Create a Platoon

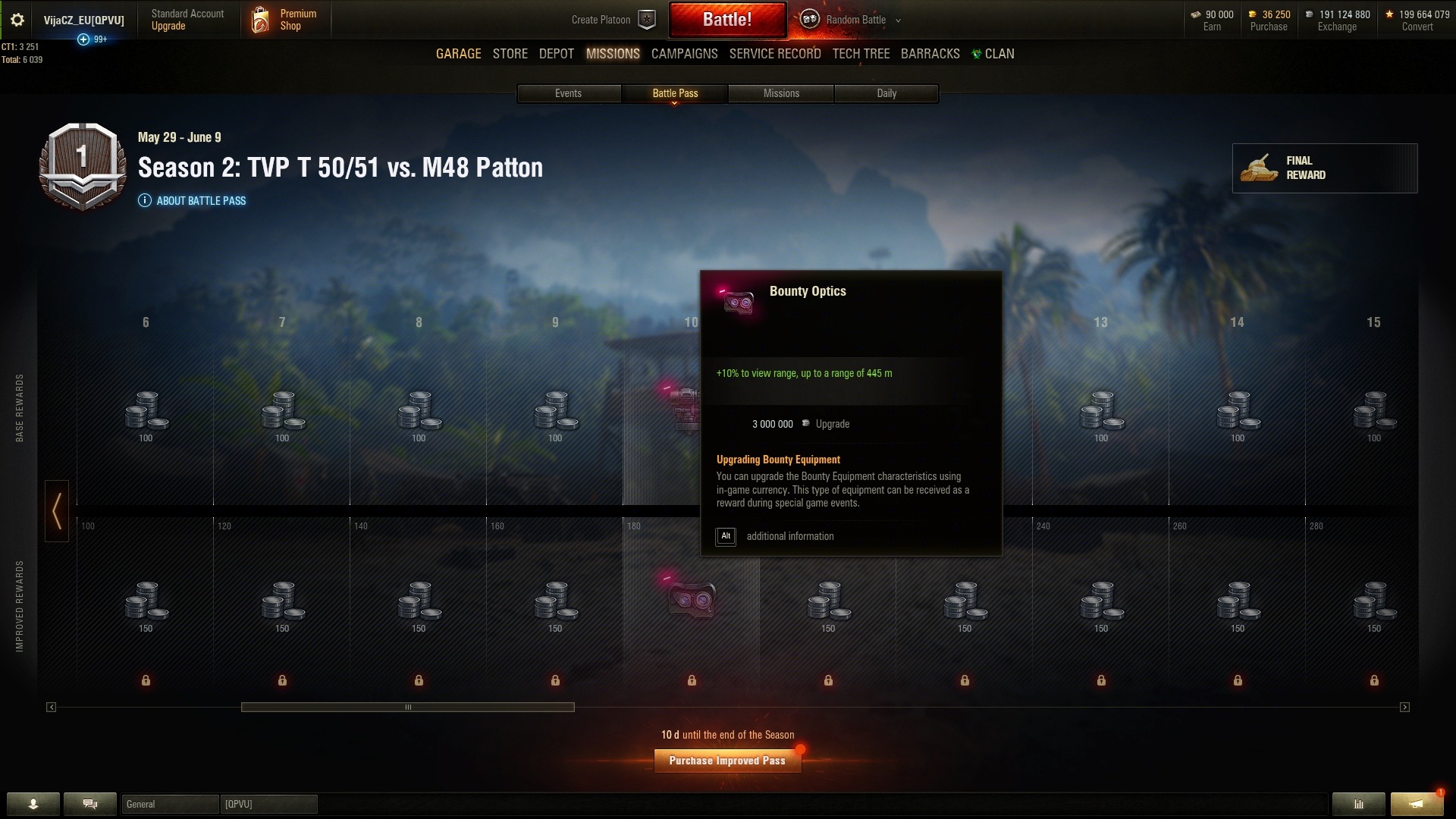(613, 20)
